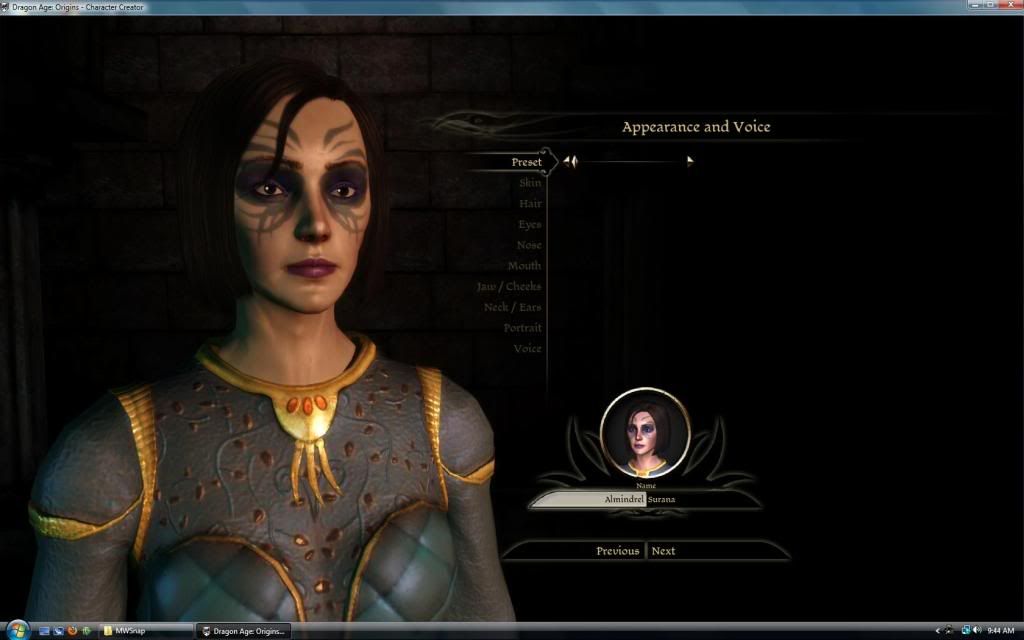The height and width of the screenshot is (640, 1024).
Task: Select the Voice category
Action: pyautogui.click(x=527, y=349)
